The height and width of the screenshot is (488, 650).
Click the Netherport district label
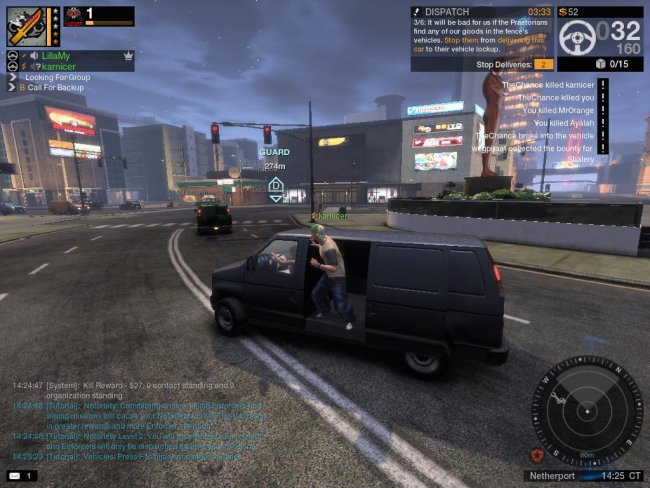[551, 476]
